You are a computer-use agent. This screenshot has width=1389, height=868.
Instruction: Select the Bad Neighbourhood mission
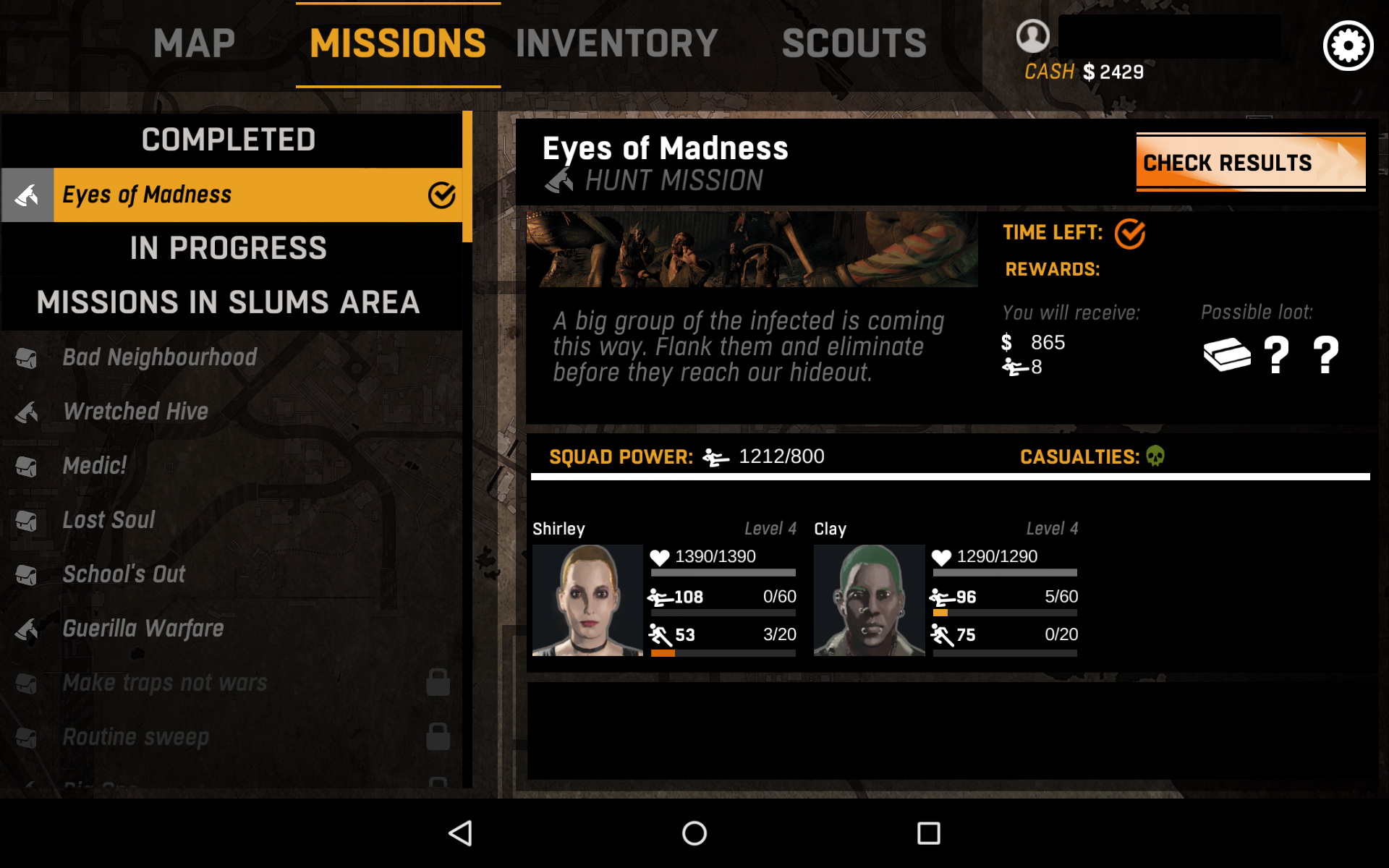[x=159, y=357]
